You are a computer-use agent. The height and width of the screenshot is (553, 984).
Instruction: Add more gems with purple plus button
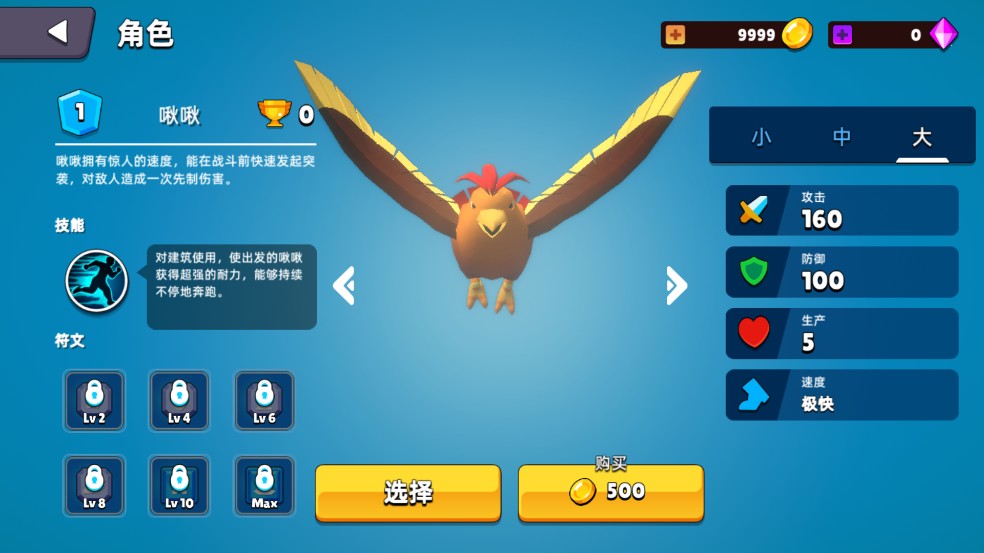click(843, 35)
